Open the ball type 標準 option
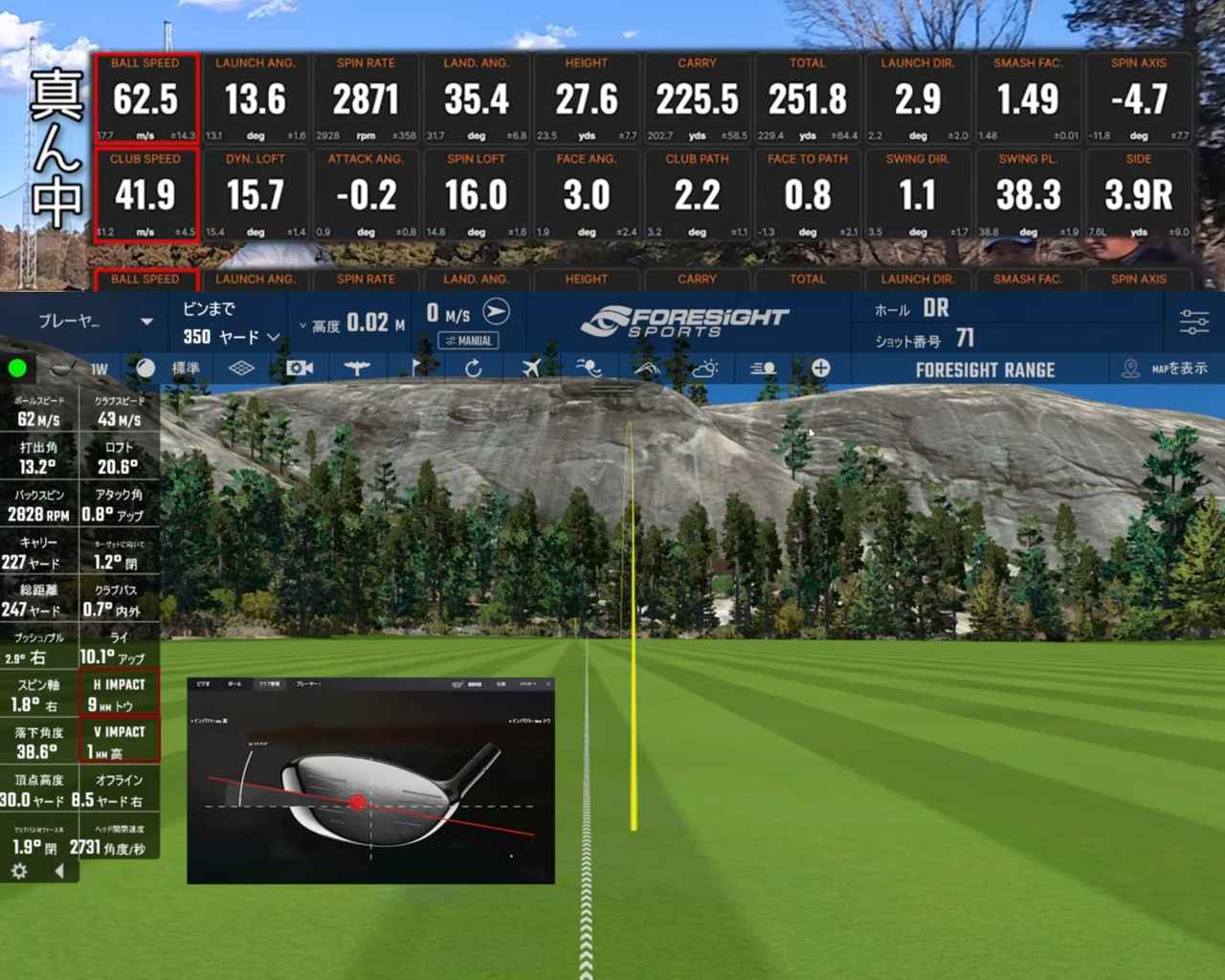This screenshot has width=1225, height=980. tap(173, 368)
